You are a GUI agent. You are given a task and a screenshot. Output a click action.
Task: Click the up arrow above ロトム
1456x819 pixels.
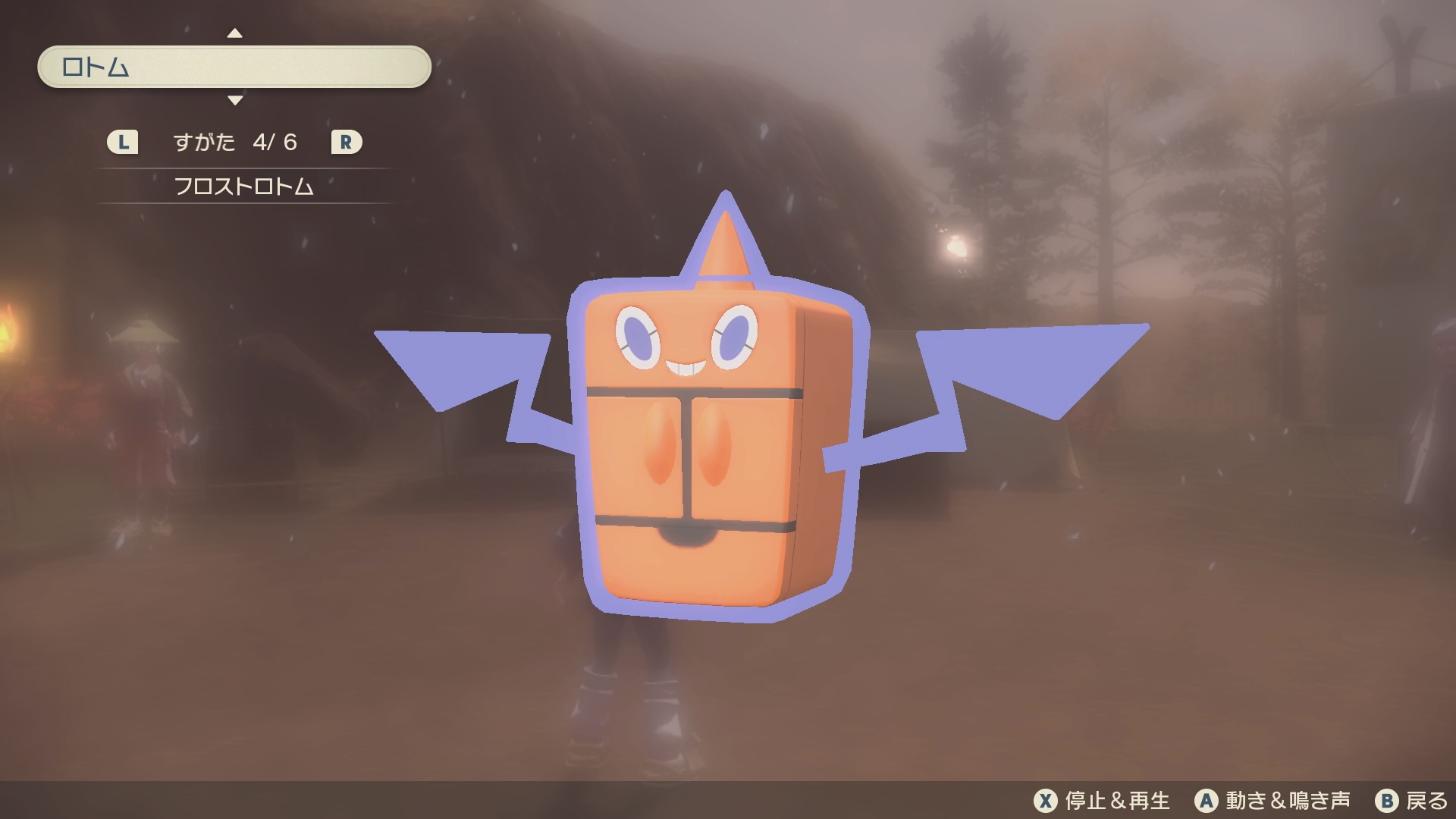coord(235,33)
